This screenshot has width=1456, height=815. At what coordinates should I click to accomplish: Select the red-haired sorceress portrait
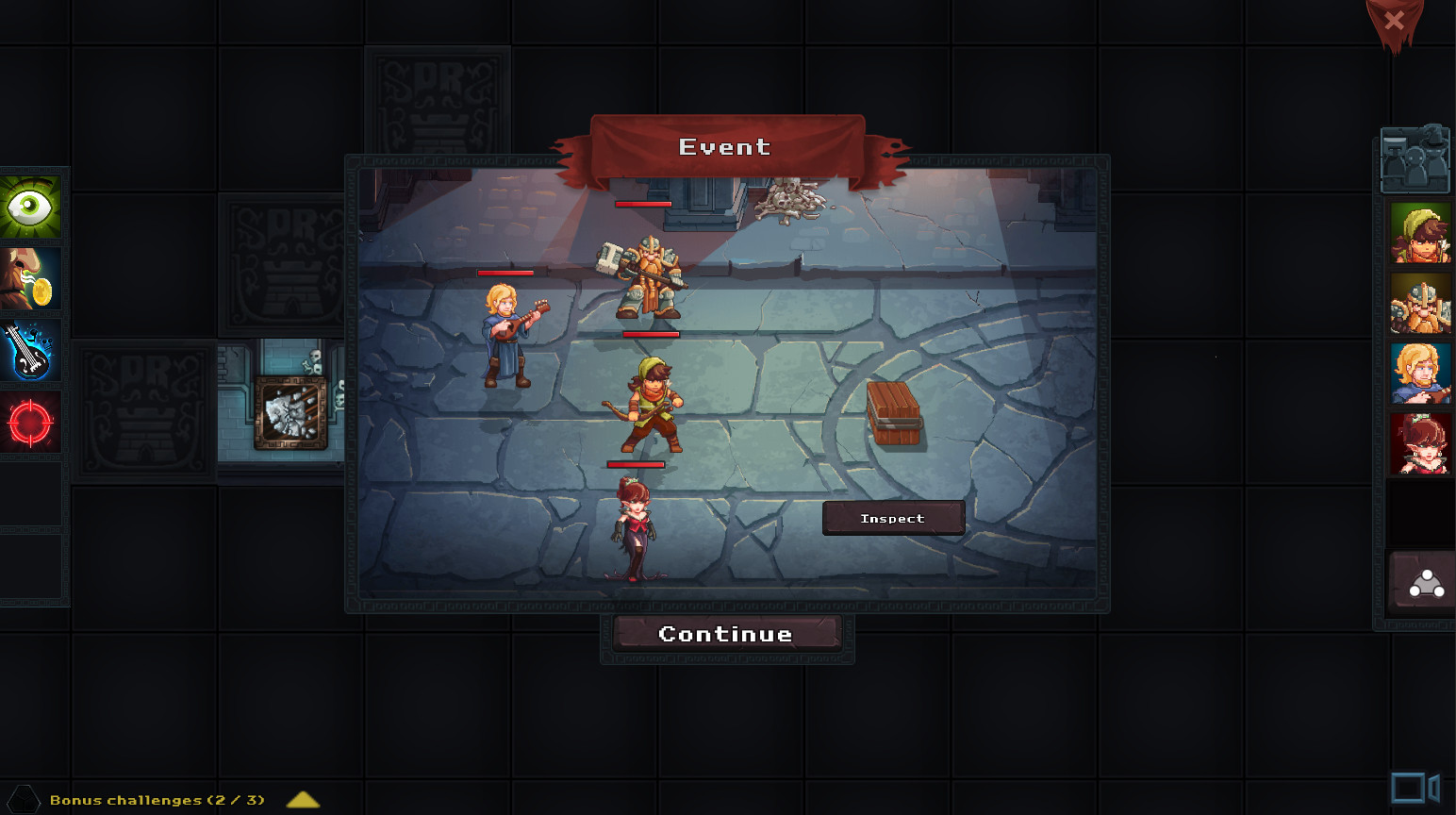point(1418,441)
